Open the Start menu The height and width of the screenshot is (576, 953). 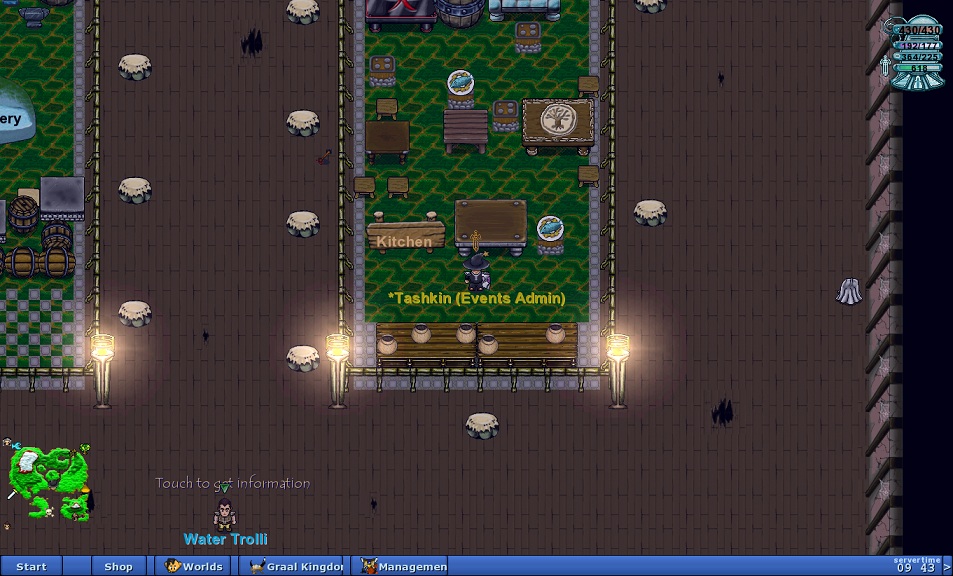31,566
